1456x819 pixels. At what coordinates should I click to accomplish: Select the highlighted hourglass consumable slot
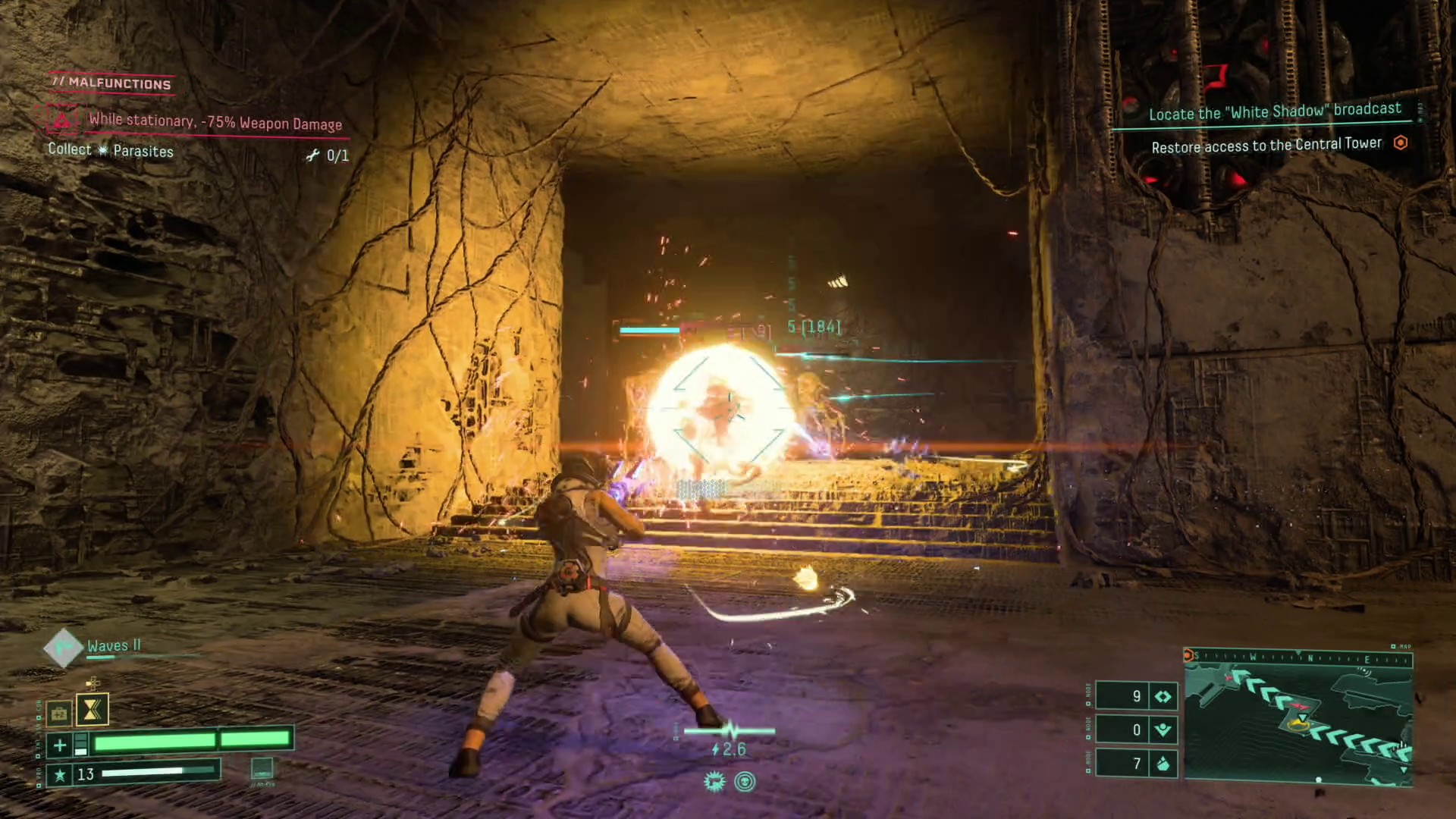pyautogui.click(x=93, y=710)
